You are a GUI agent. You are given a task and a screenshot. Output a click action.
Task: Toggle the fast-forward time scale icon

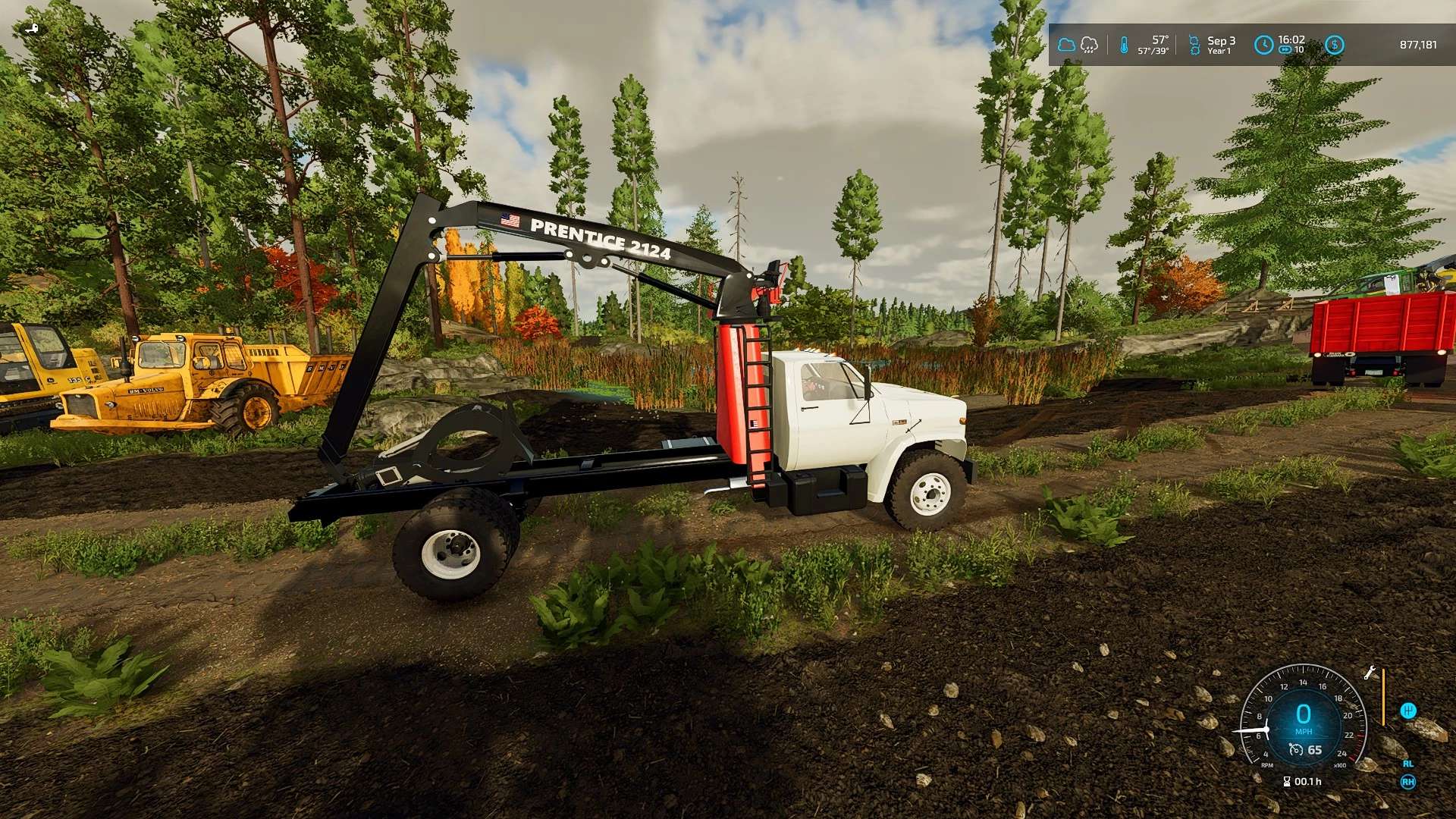(1285, 50)
